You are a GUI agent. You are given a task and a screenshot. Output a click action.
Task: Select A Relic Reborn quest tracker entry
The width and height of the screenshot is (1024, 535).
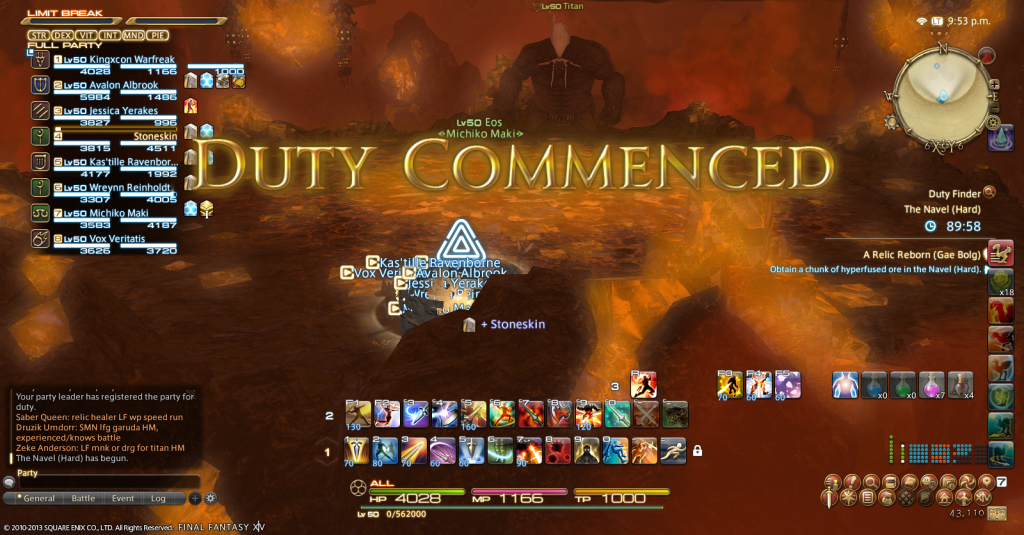pos(920,255)
